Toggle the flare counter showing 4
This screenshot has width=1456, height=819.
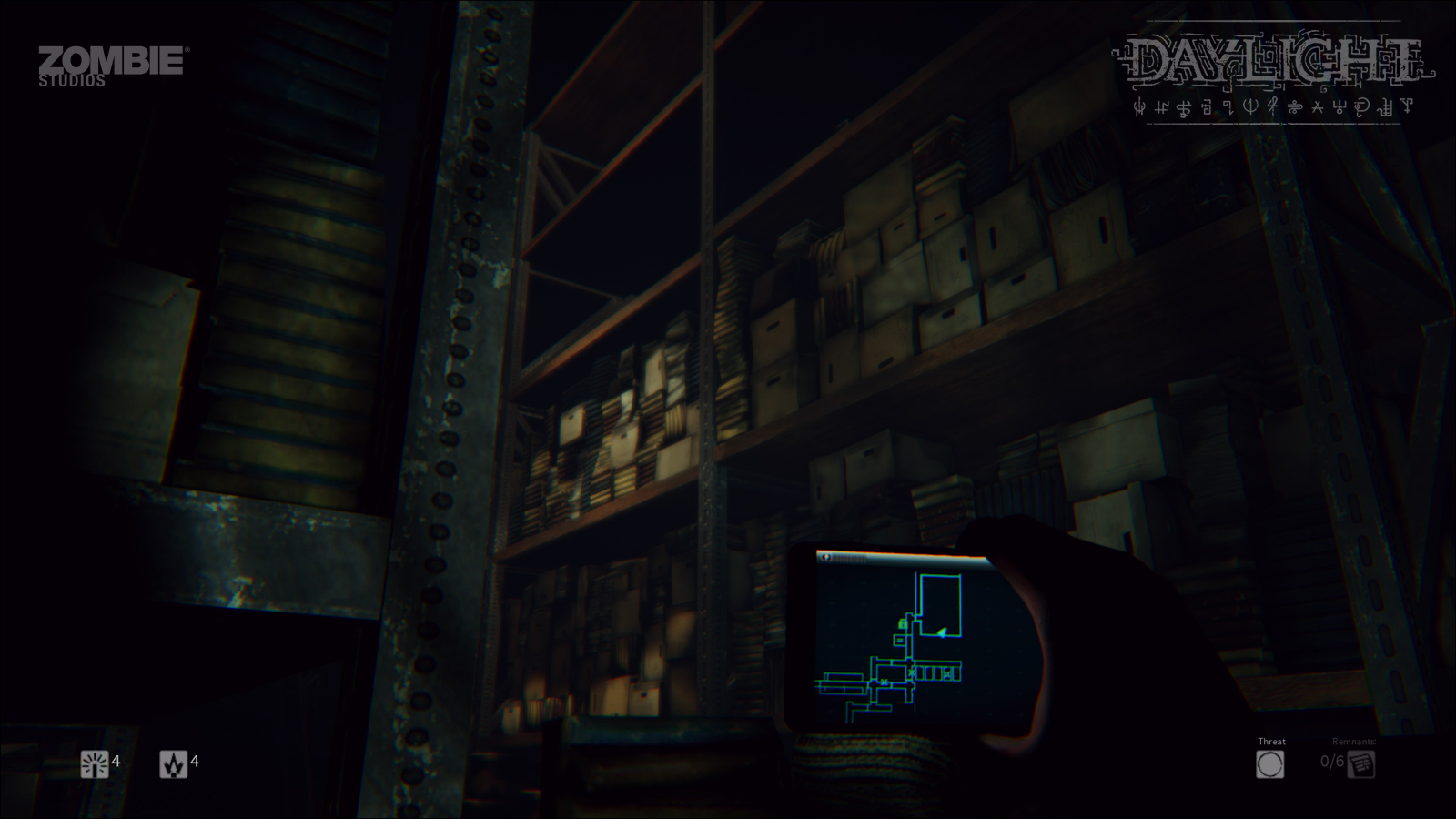[x=195, y=762]
